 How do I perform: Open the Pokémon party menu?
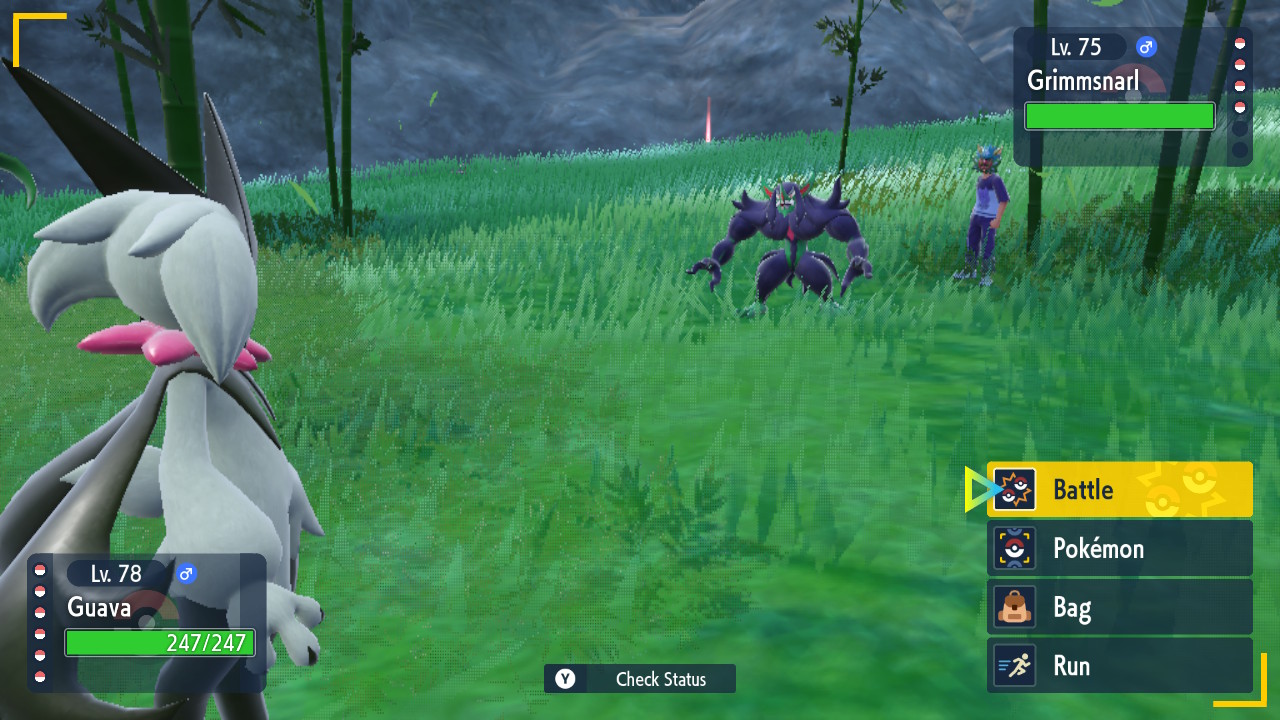click(x=1119, y=548)
